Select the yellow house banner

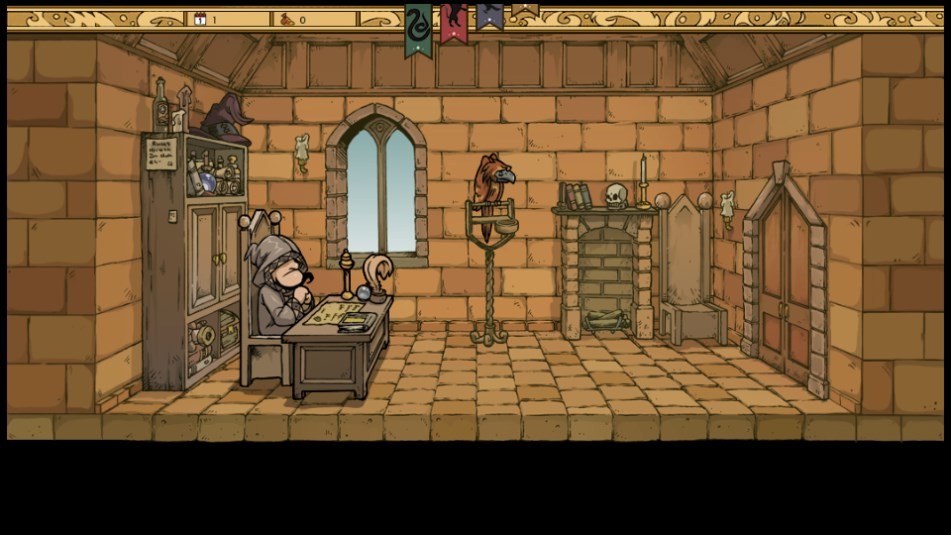coord(524,10)
